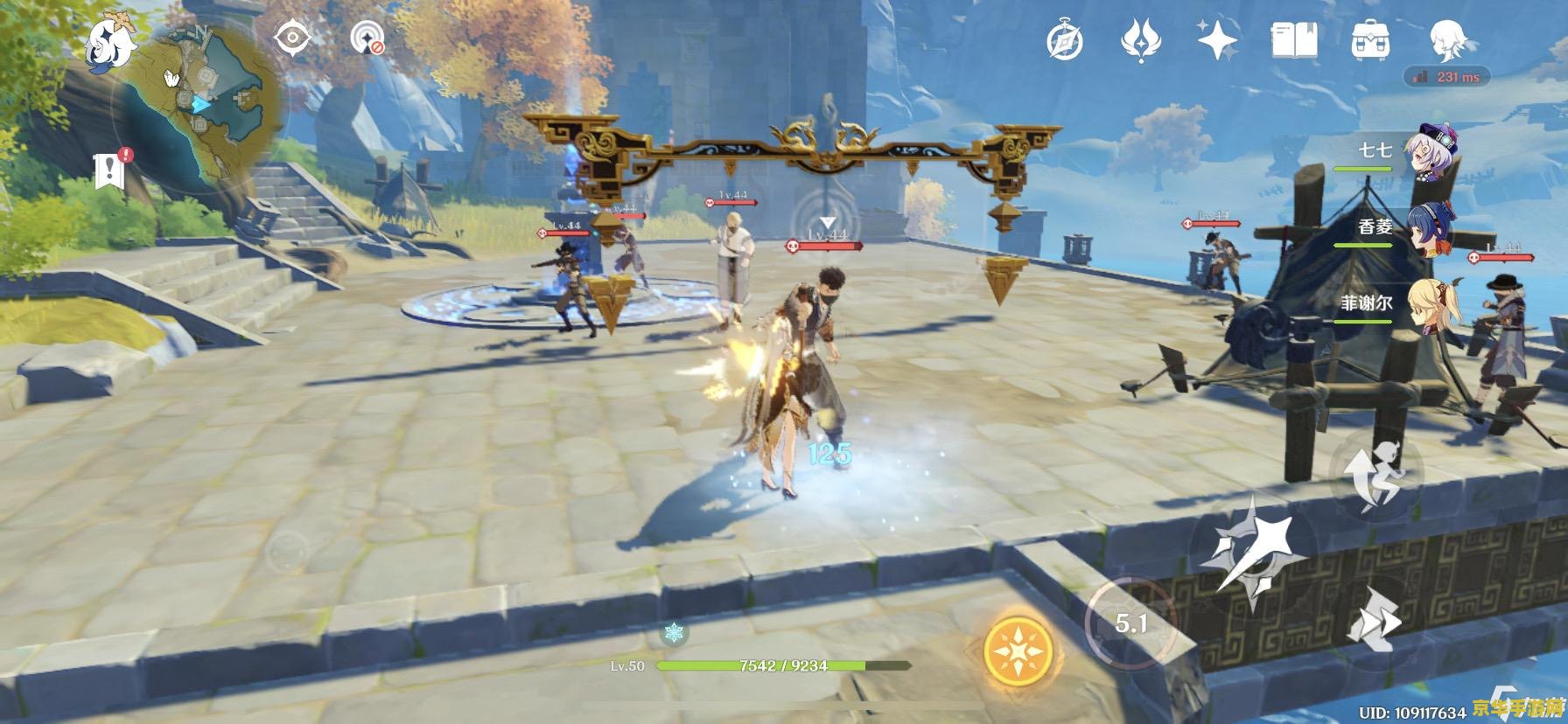This screenshot has height=724, width=1568.
Task: Open the compass events icon
Action: (x=1065, y=41)
